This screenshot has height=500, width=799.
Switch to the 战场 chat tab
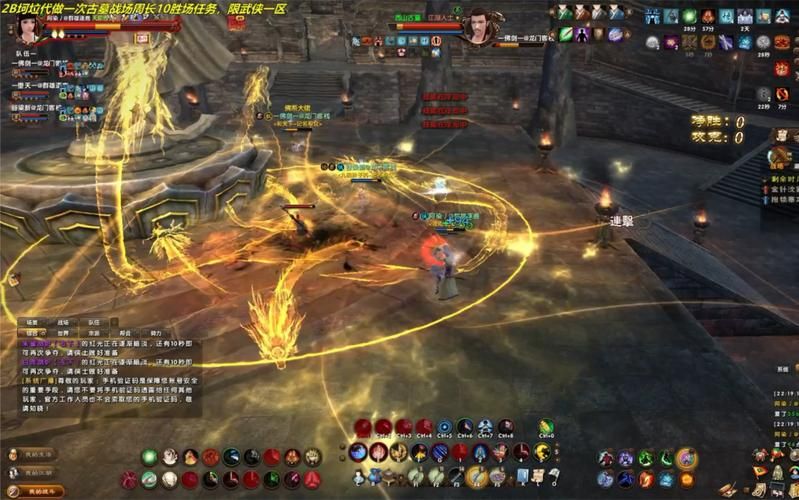(62, 322)
